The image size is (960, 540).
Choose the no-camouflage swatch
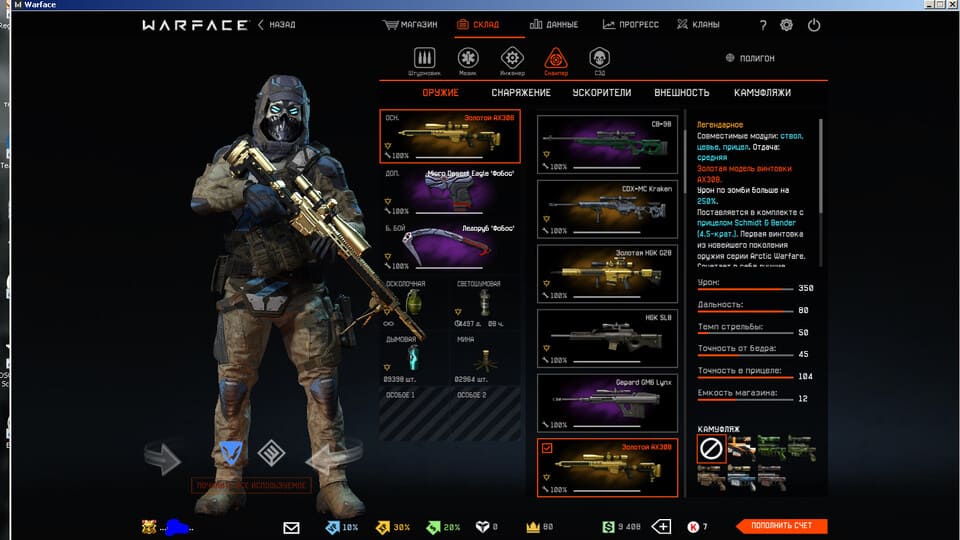tap(709, 449)
